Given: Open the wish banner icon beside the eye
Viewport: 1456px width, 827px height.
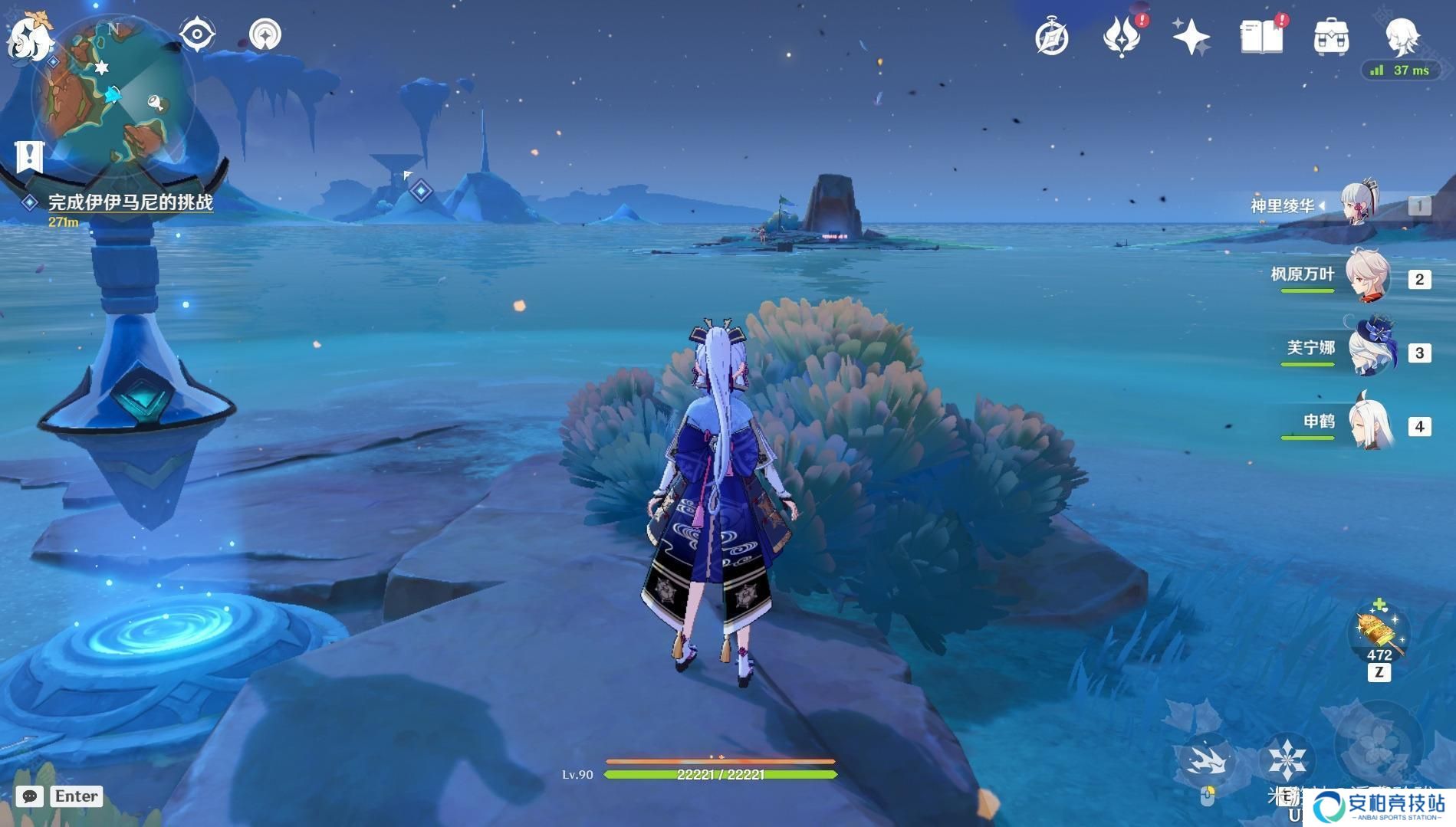Looking at the screenshot, I should coord(265,34).
